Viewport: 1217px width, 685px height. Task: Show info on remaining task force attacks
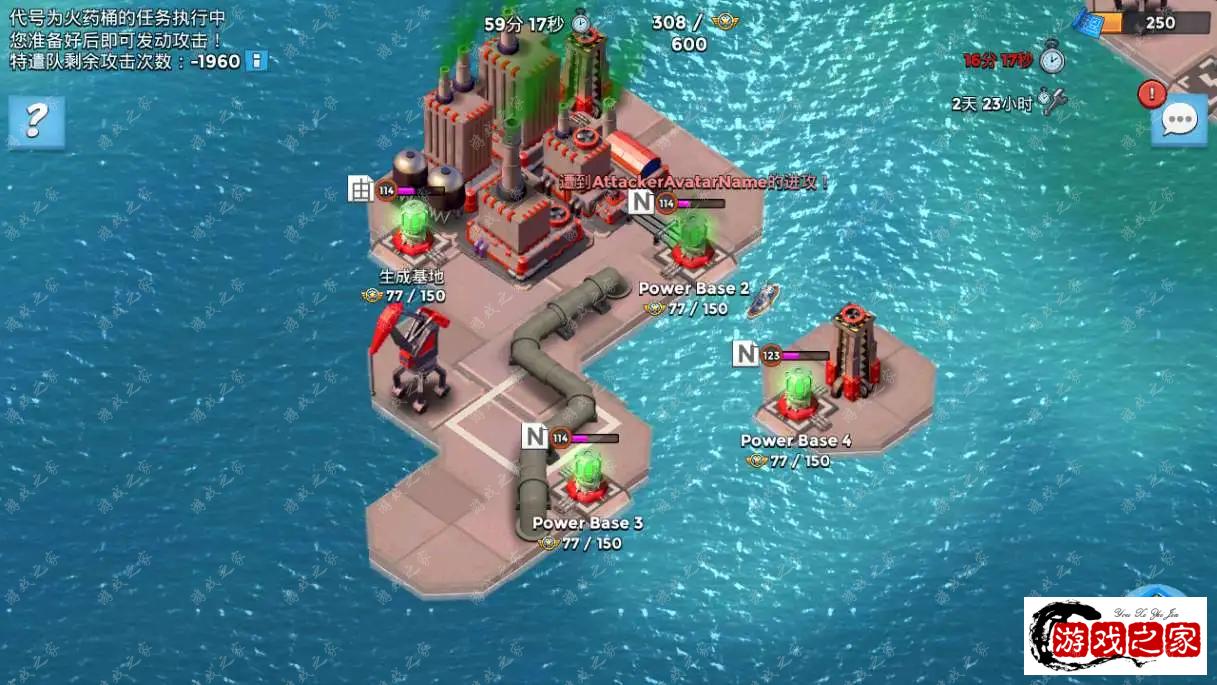click(x=257, y=61)
